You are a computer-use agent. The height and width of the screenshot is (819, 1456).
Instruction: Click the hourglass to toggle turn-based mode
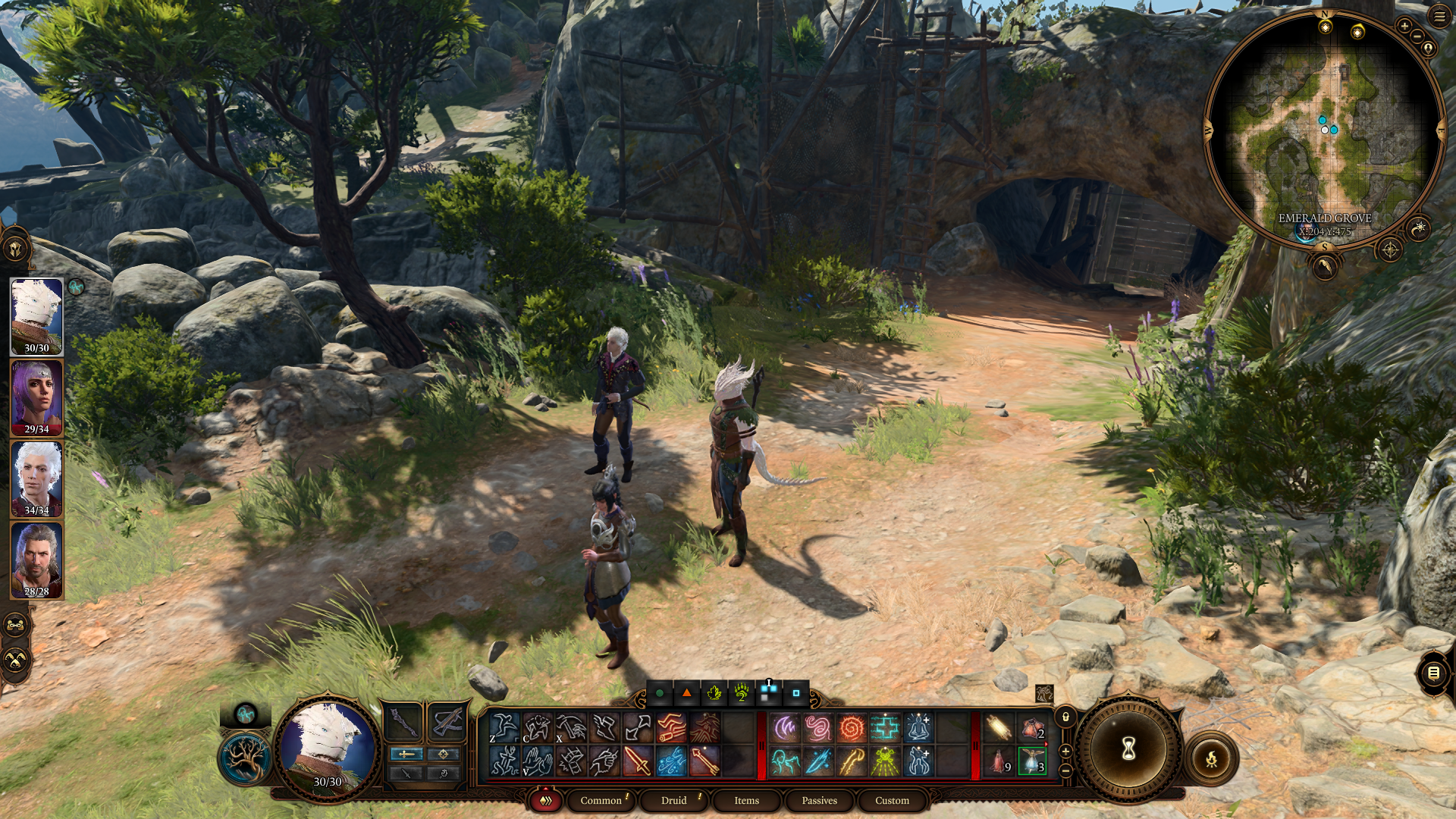click(1128, 748)
